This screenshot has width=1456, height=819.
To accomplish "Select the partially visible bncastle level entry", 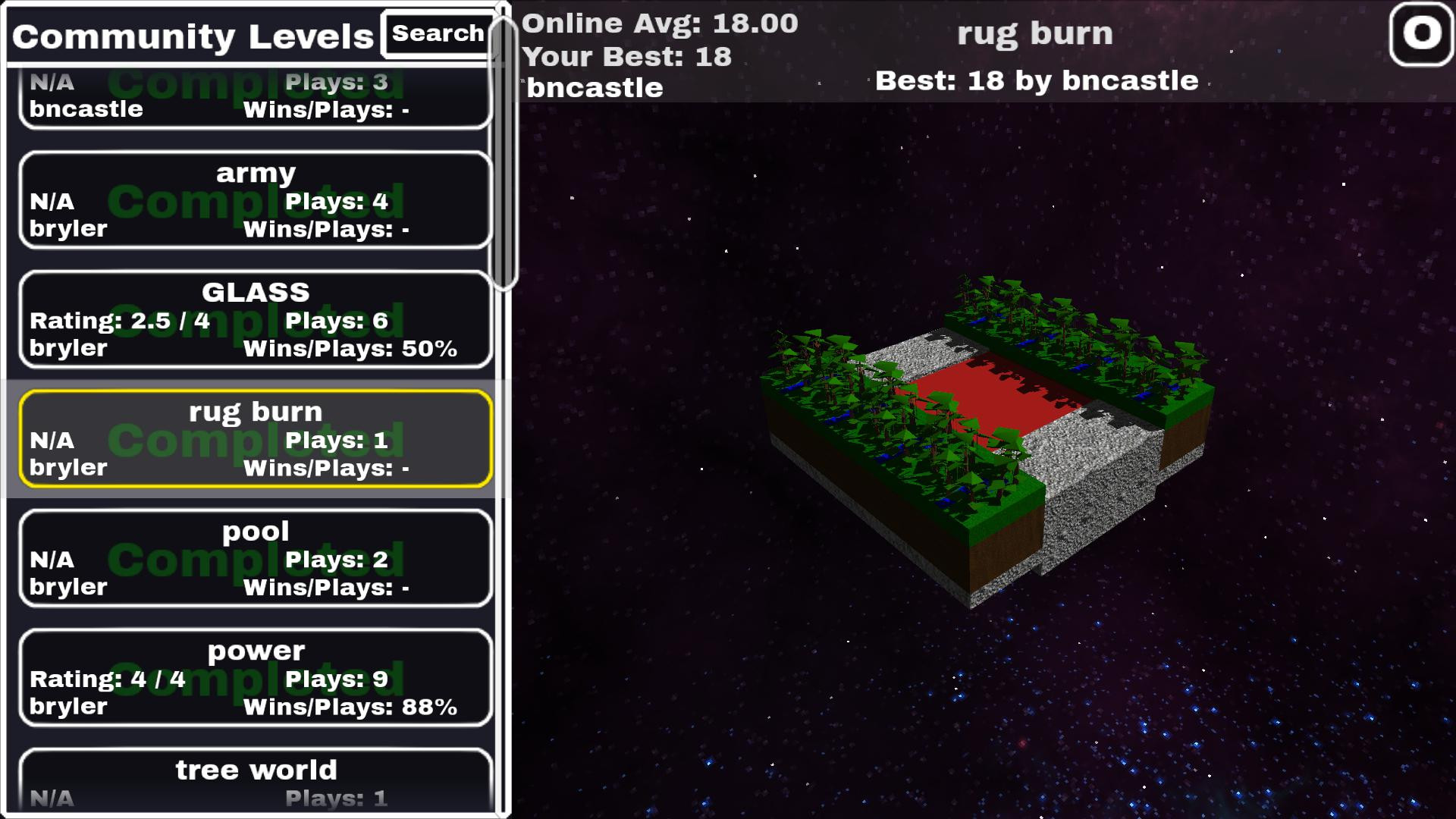I will tap(256, 99).
